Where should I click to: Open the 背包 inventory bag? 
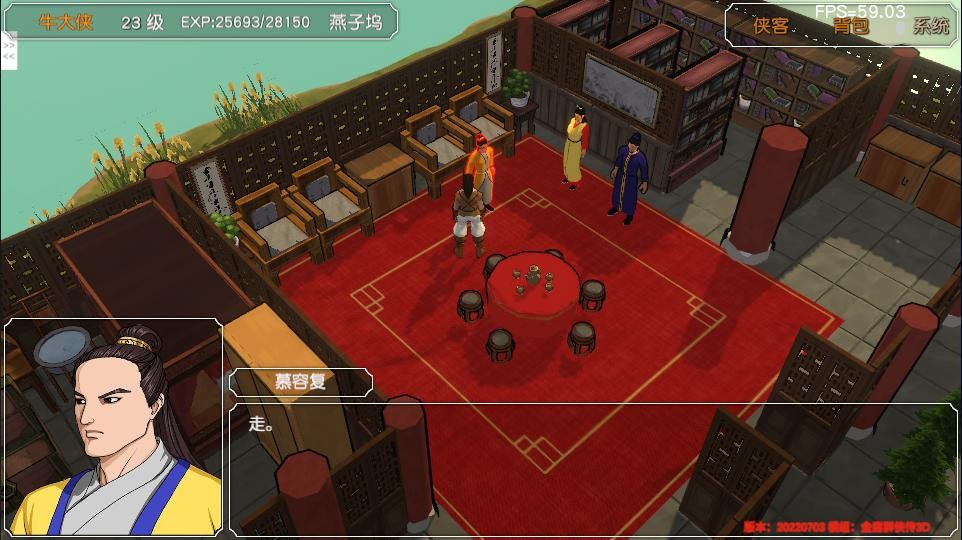pyautogui.click(x=851, y=27)
